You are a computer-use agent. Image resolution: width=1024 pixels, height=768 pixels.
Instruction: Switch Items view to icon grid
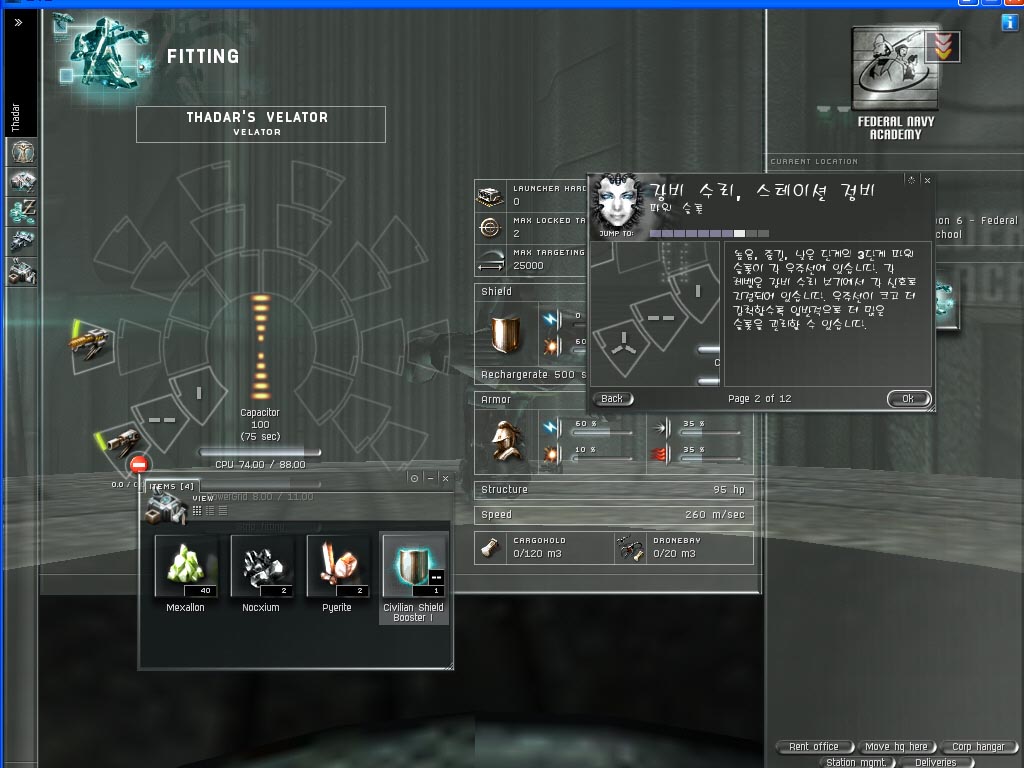point(197,510)
